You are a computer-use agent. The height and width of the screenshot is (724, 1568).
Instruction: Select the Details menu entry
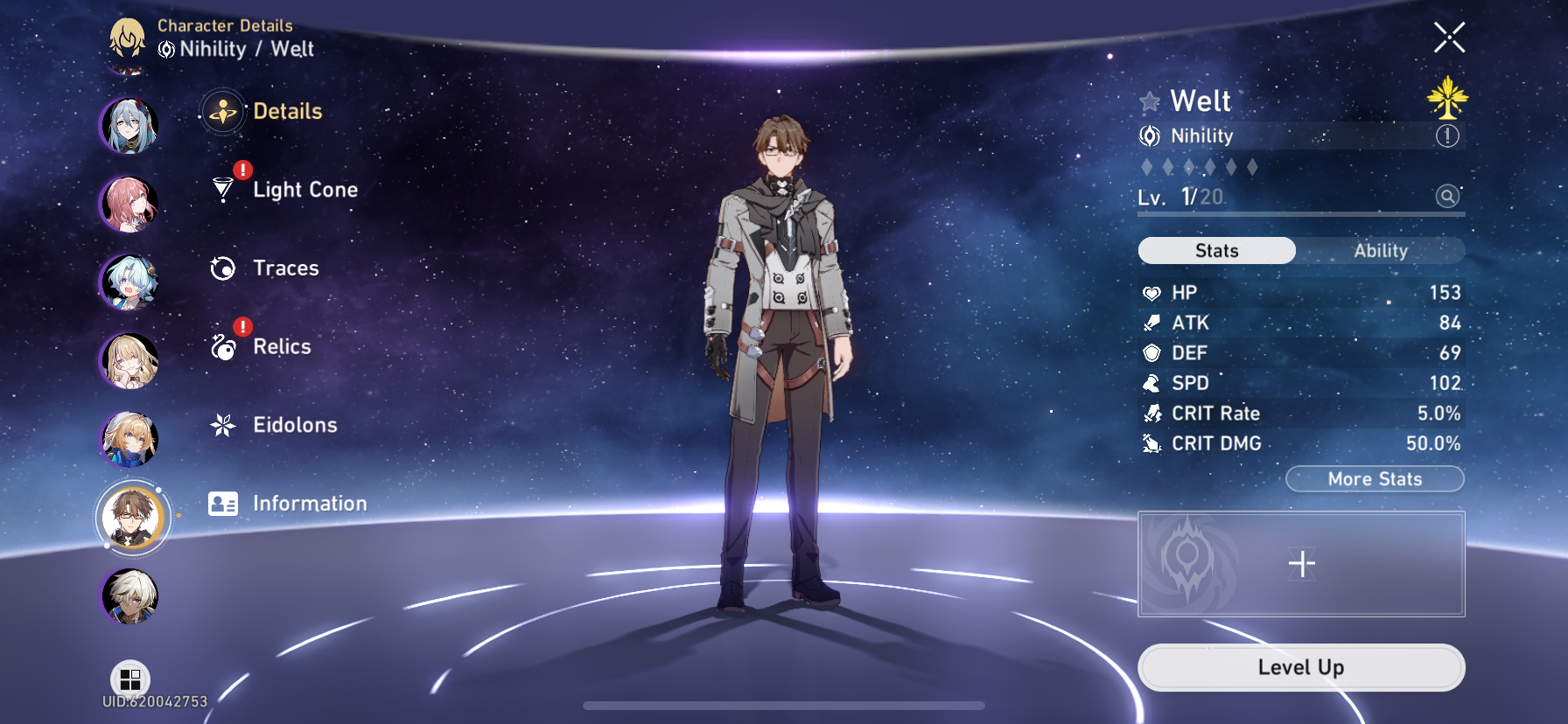pyautogui.click(x=287, y=112)
